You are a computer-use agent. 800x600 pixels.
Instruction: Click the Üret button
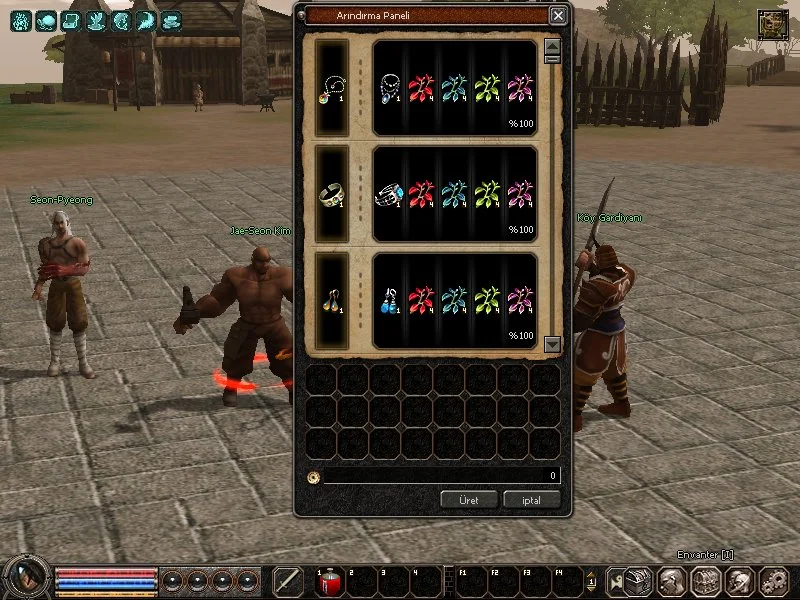pos(469,499)
